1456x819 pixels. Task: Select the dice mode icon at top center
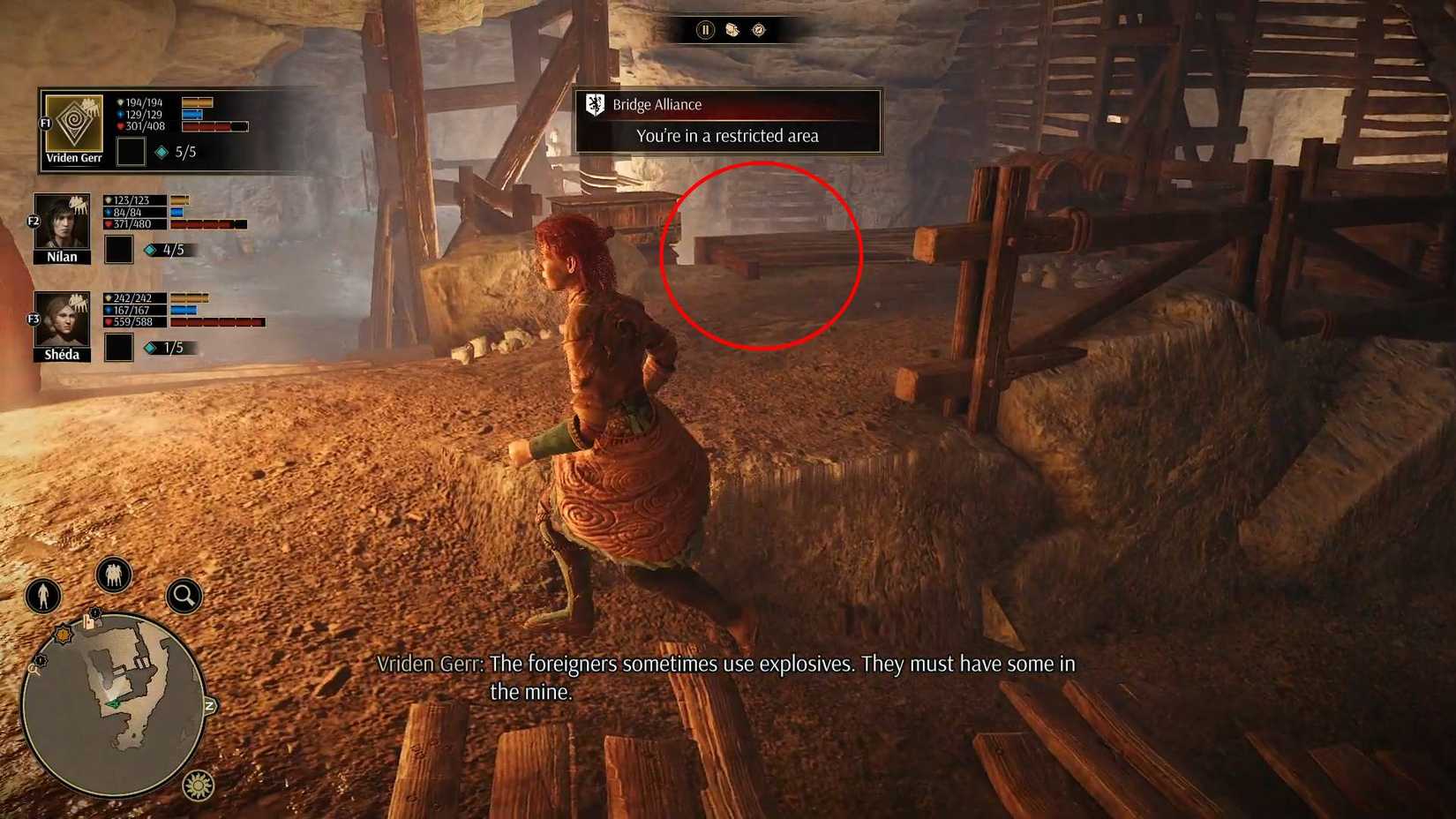pyautogui.click(x=732, y=30)
